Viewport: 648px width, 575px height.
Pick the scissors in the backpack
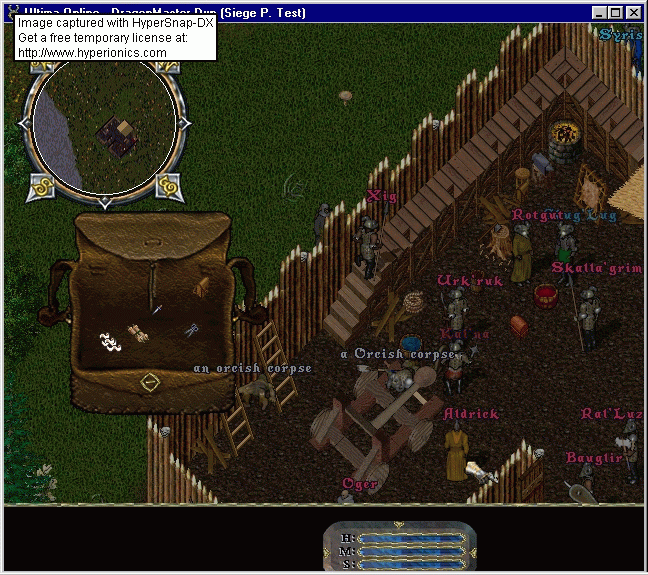191,331
